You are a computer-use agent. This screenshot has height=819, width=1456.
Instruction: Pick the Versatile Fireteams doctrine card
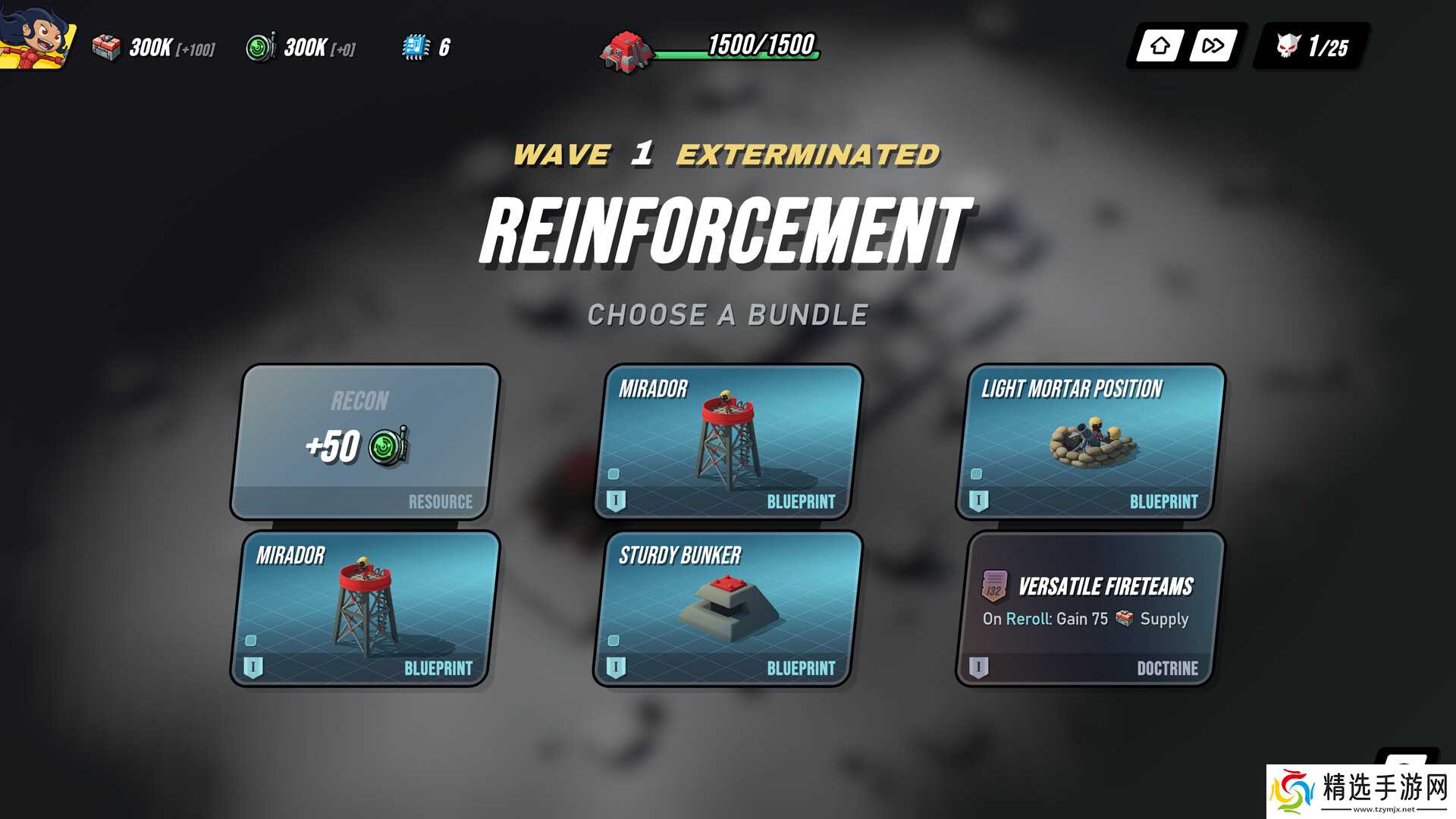point(1090,609)
